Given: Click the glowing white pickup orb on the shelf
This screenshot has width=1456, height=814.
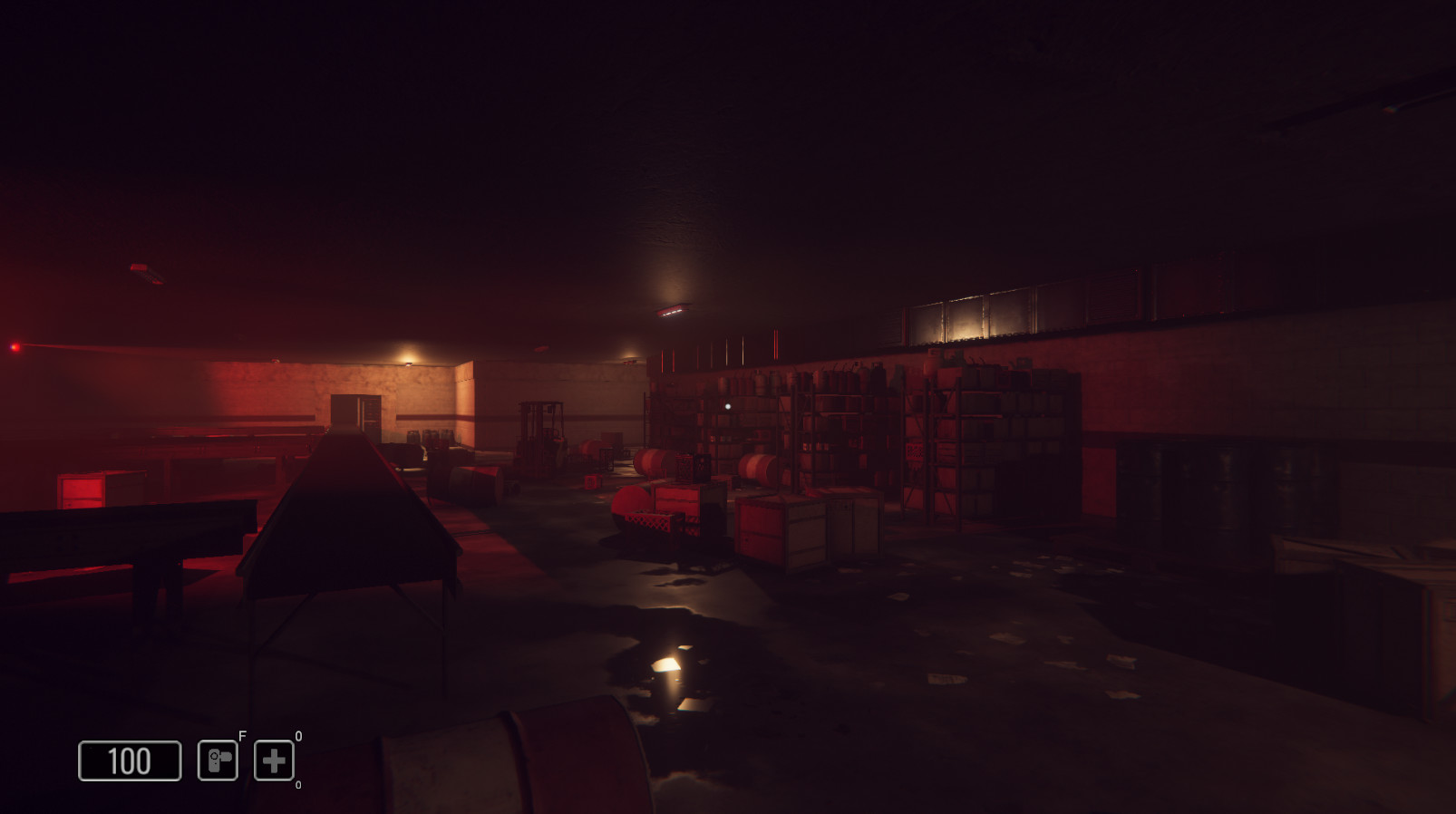Looking at the screenshot, I should coord(729,406).
